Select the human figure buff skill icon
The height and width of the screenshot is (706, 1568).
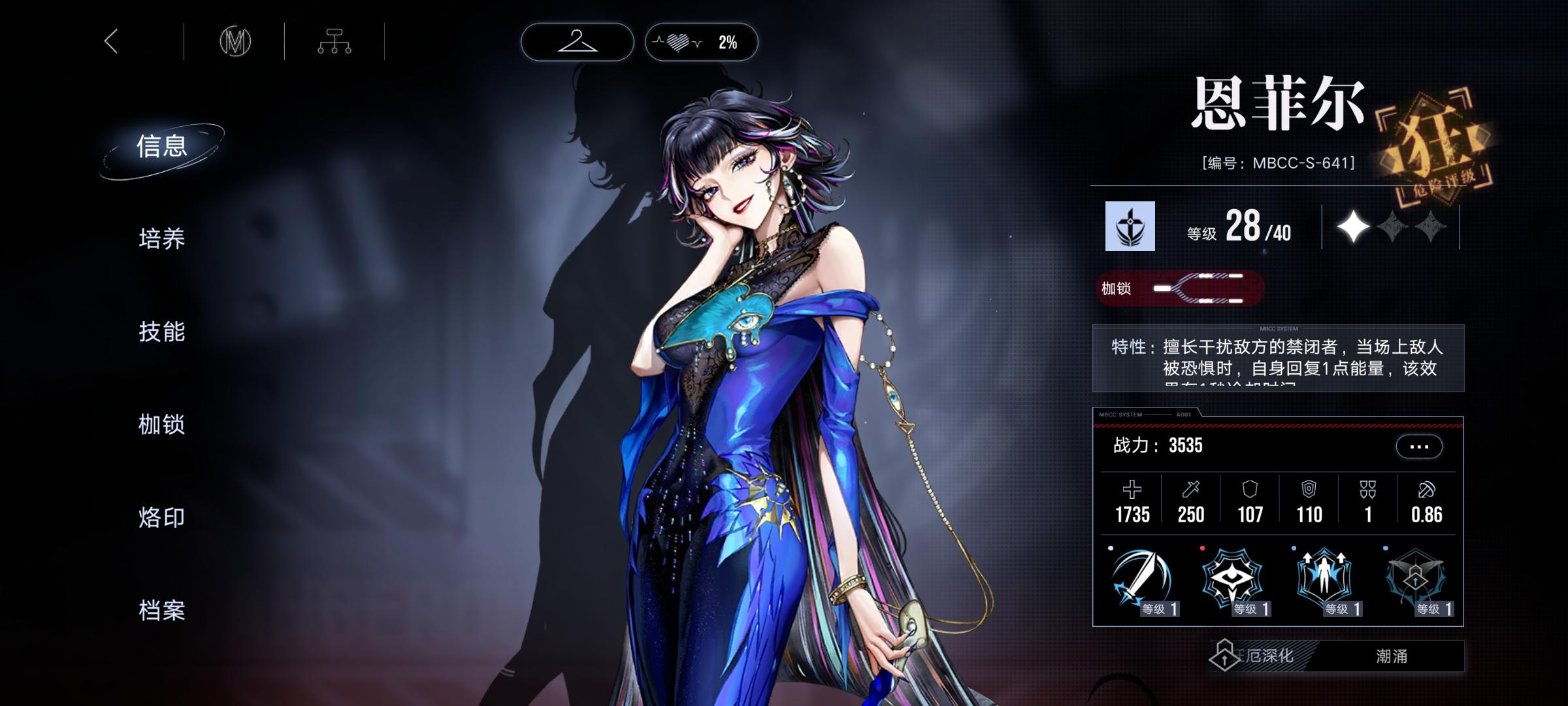tap(1324, 579)
